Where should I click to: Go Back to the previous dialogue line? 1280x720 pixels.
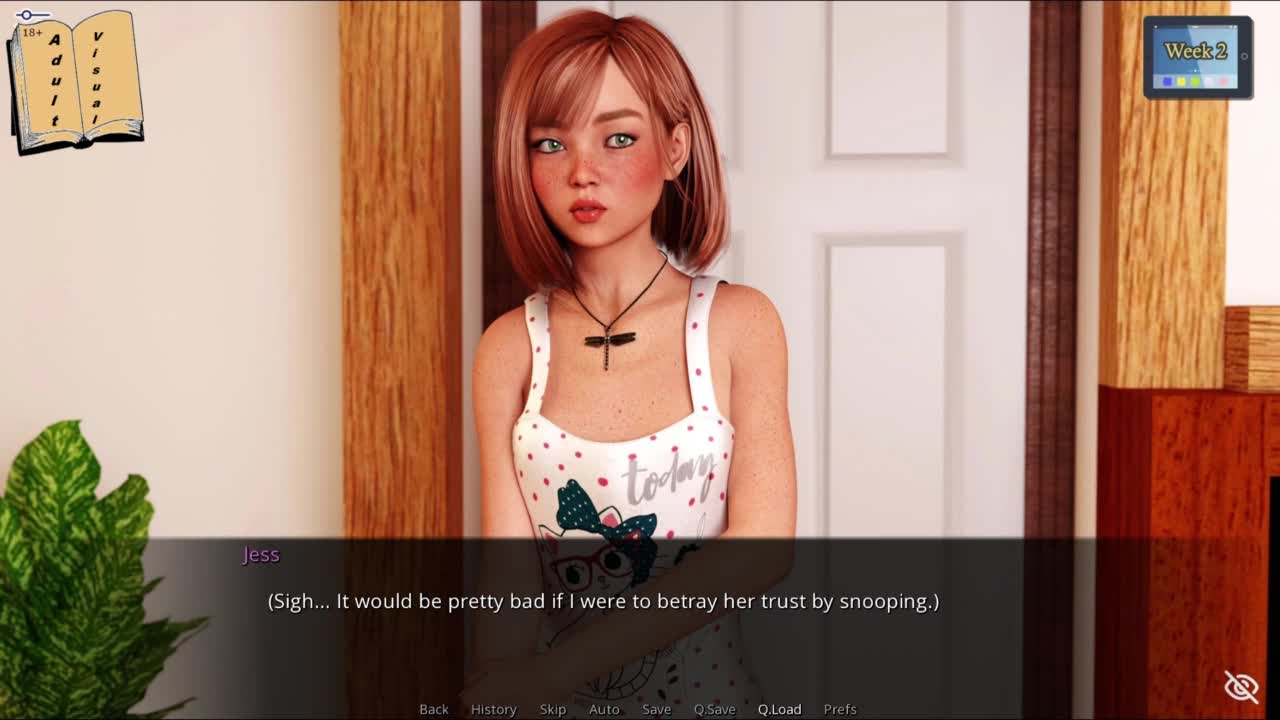click(433, 709)
